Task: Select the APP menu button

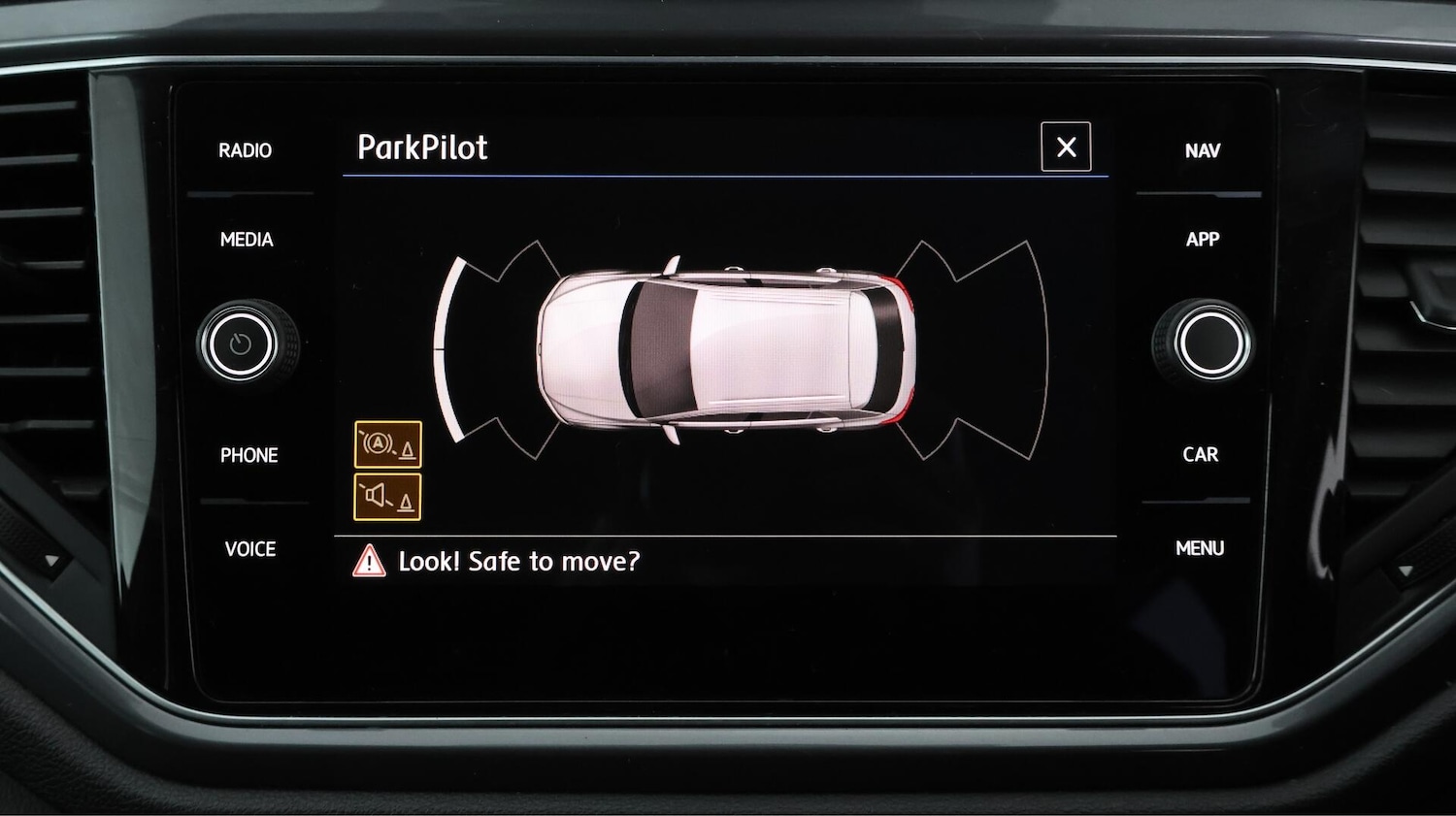Action: [1202, 240]
